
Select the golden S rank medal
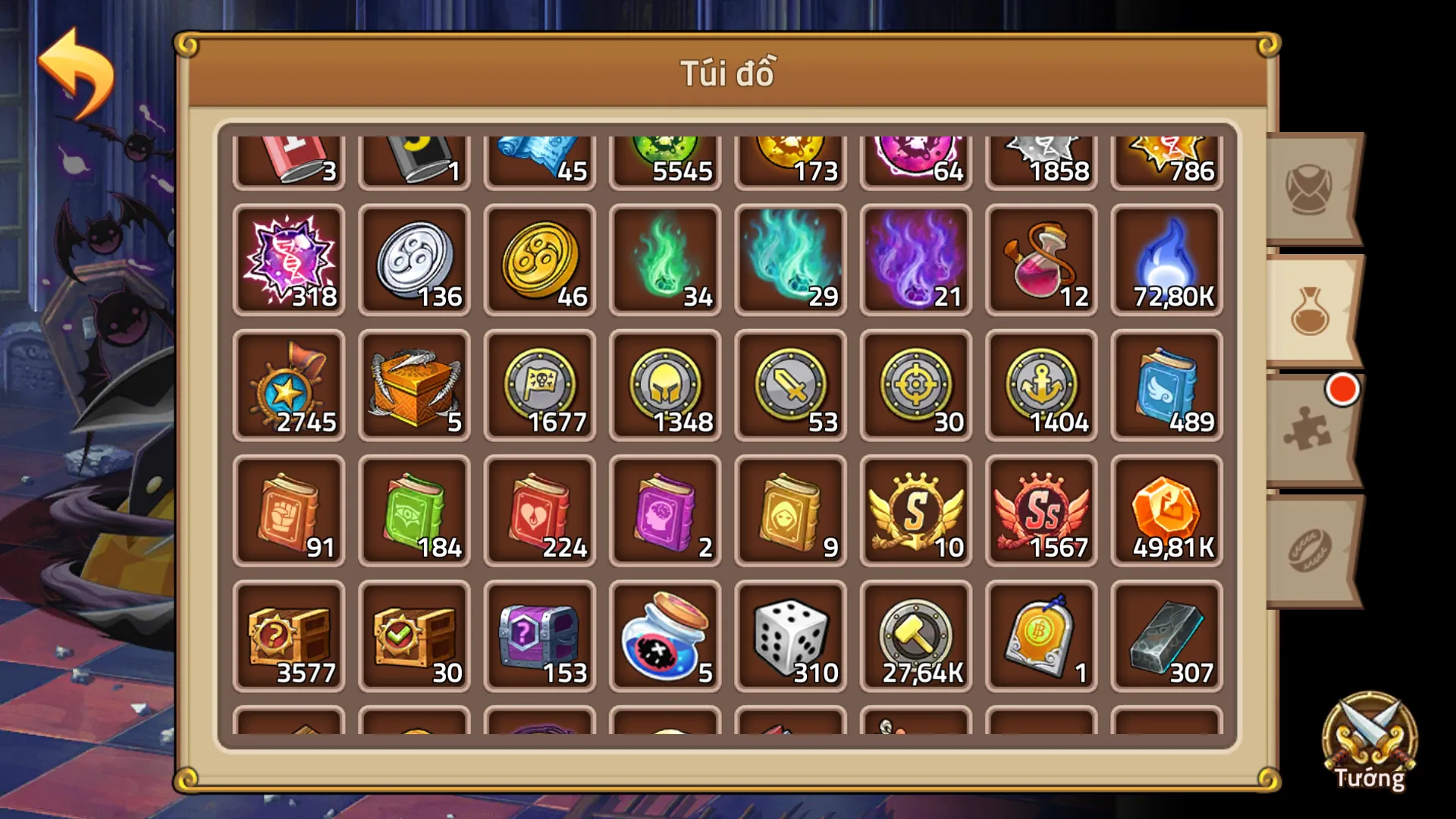915,510
